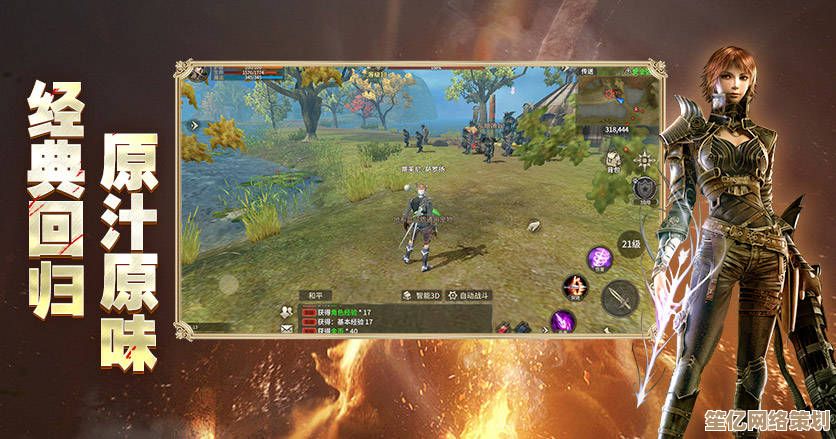Activate the purple swirl skill
The width and height of the screenshot is (836, 439).
(600, 256)
